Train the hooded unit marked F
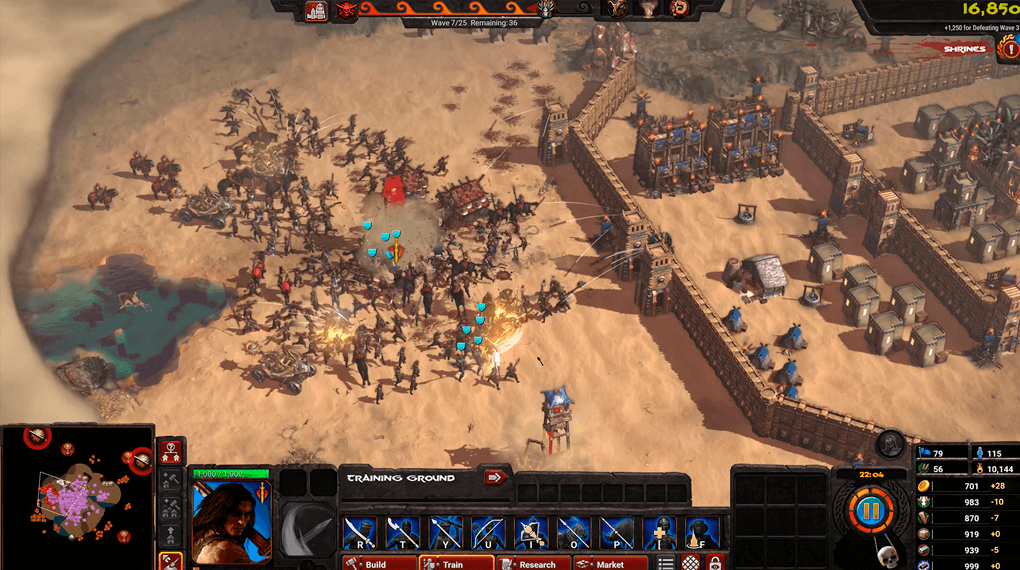Screen dimensions: 1020x570 (703, 533)
